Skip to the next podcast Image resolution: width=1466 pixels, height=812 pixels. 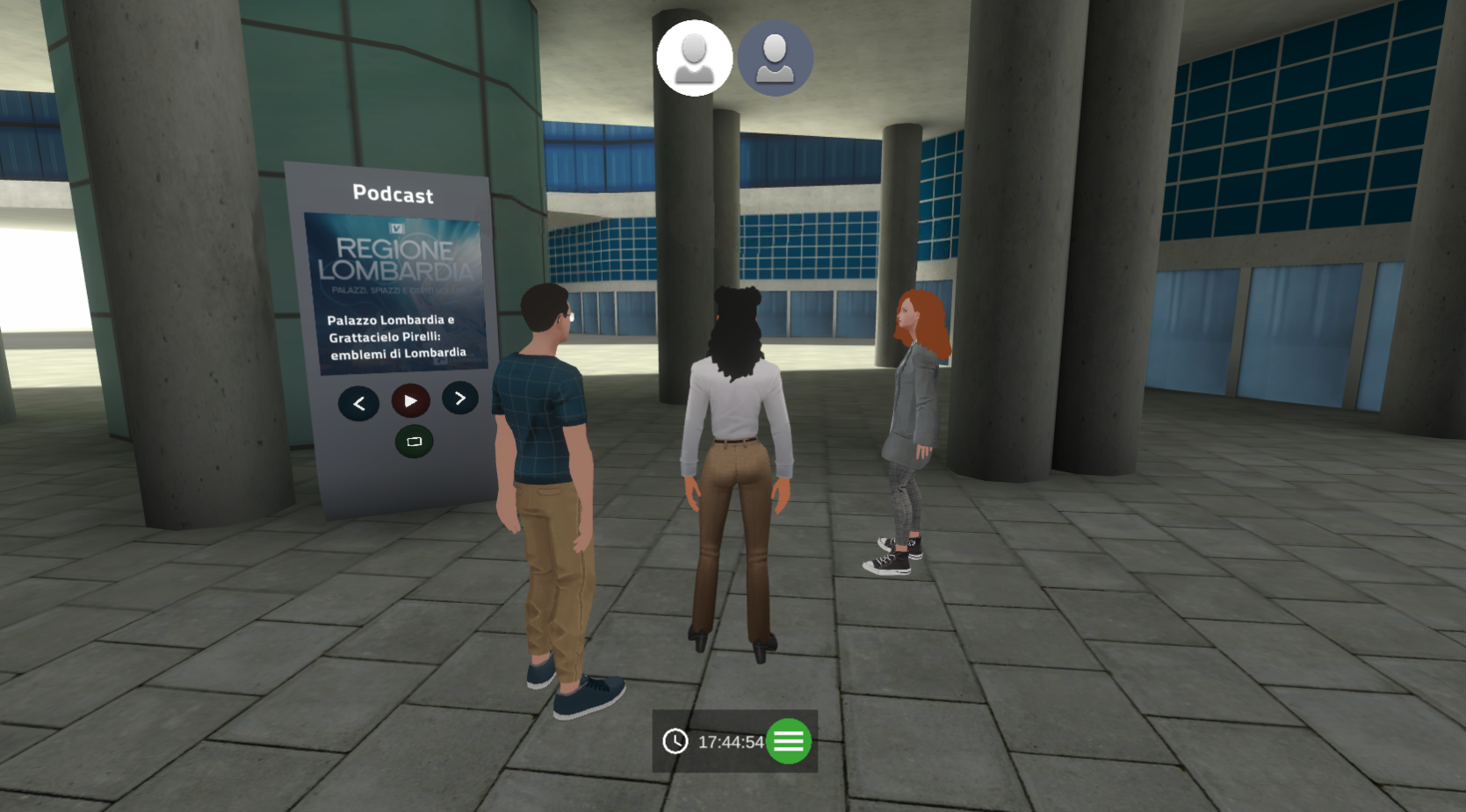click(460, 398)
